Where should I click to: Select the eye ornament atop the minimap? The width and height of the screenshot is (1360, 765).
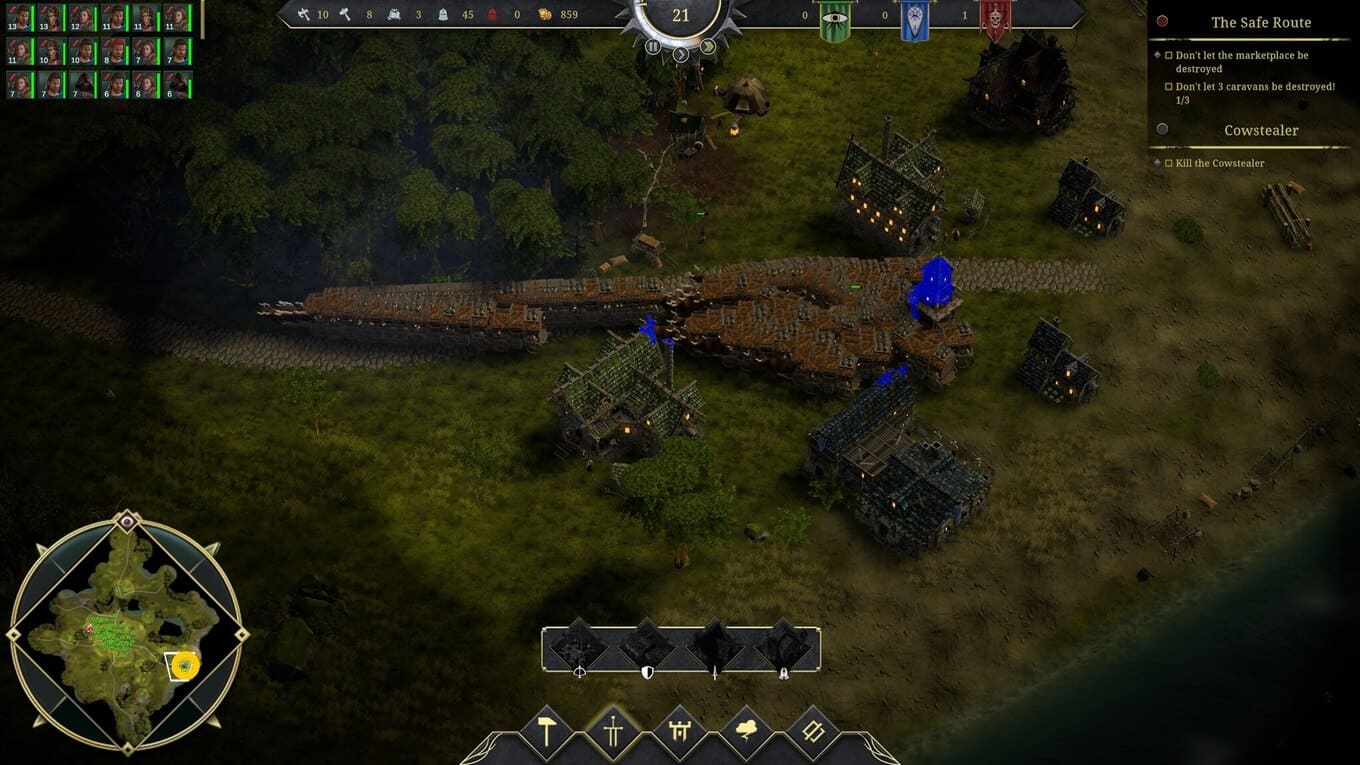(x=126, y=521)
